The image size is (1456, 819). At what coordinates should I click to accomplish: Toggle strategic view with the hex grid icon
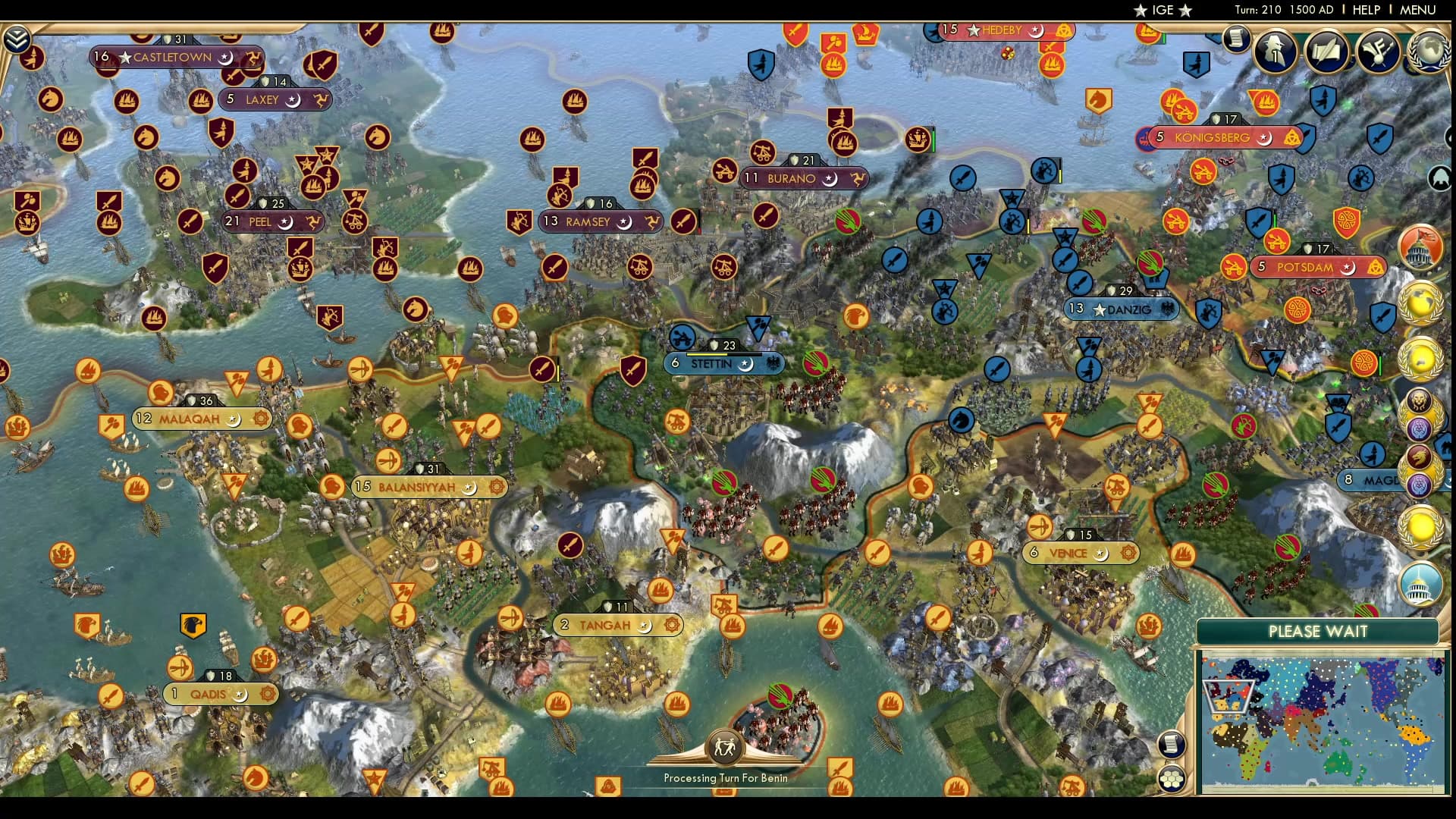(x=1172, y=780)
